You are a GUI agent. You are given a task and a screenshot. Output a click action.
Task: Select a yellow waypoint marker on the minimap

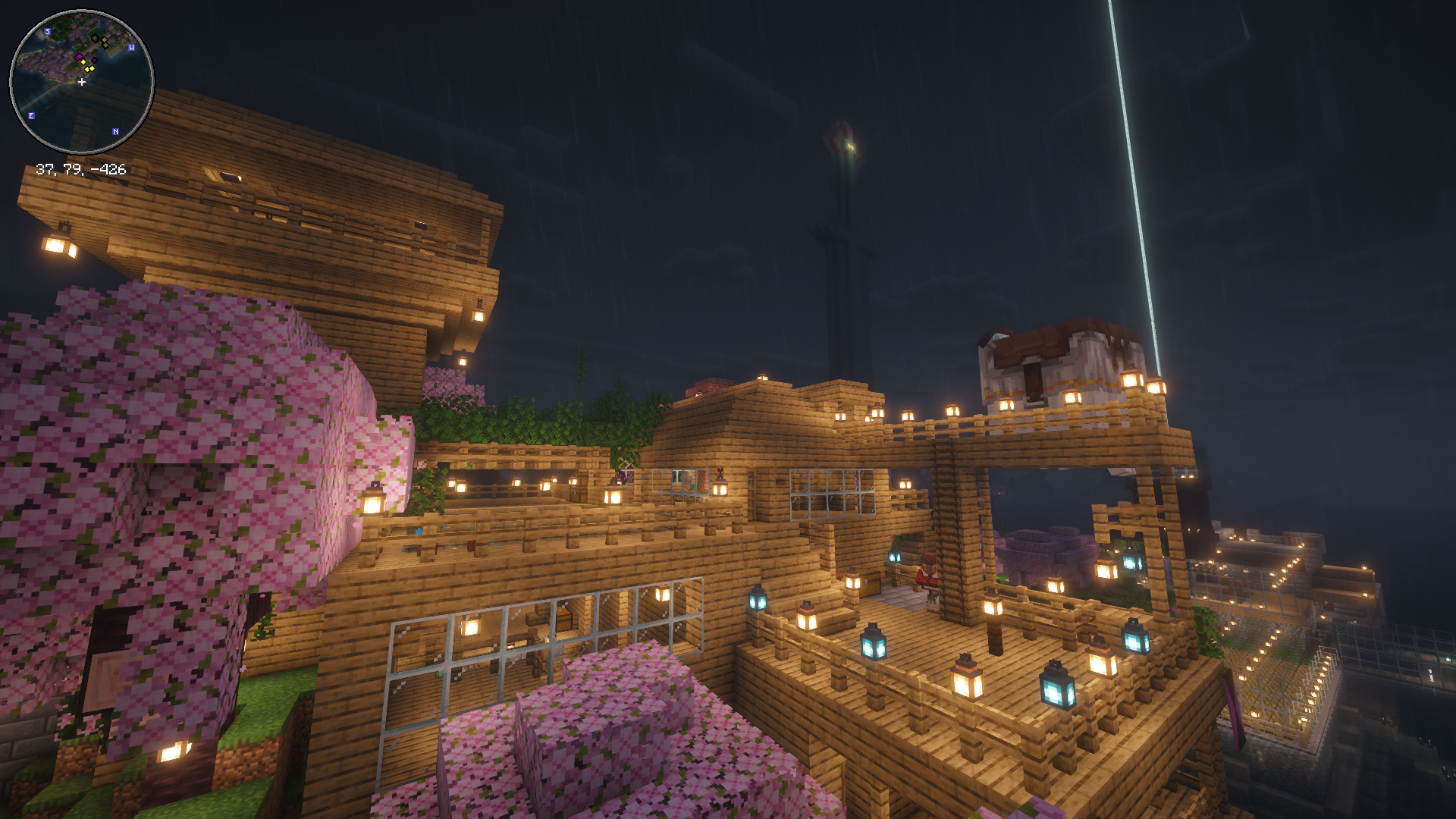[x=83, y=62]
